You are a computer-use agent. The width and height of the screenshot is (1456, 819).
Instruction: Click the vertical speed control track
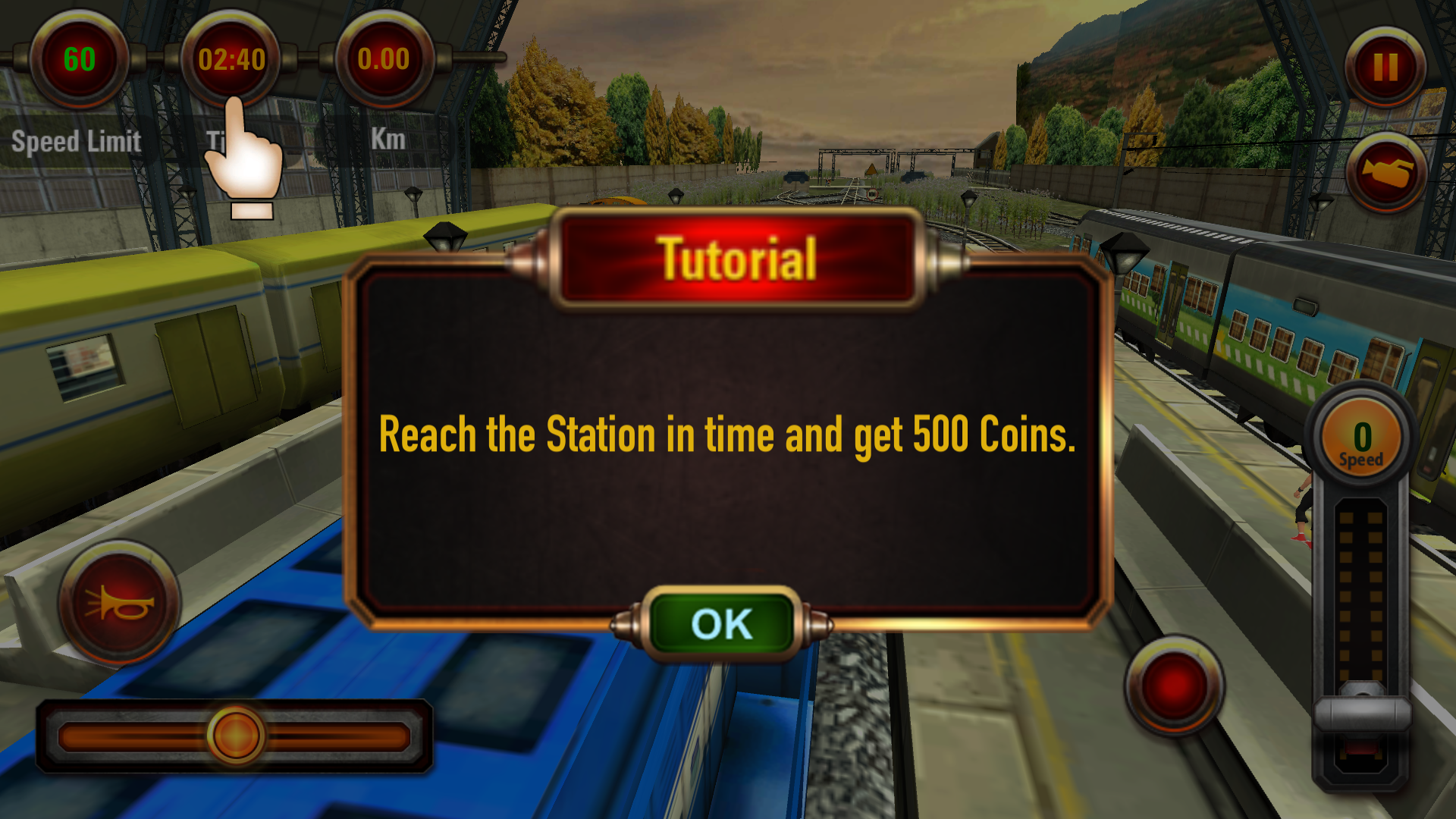(1363, 591)
